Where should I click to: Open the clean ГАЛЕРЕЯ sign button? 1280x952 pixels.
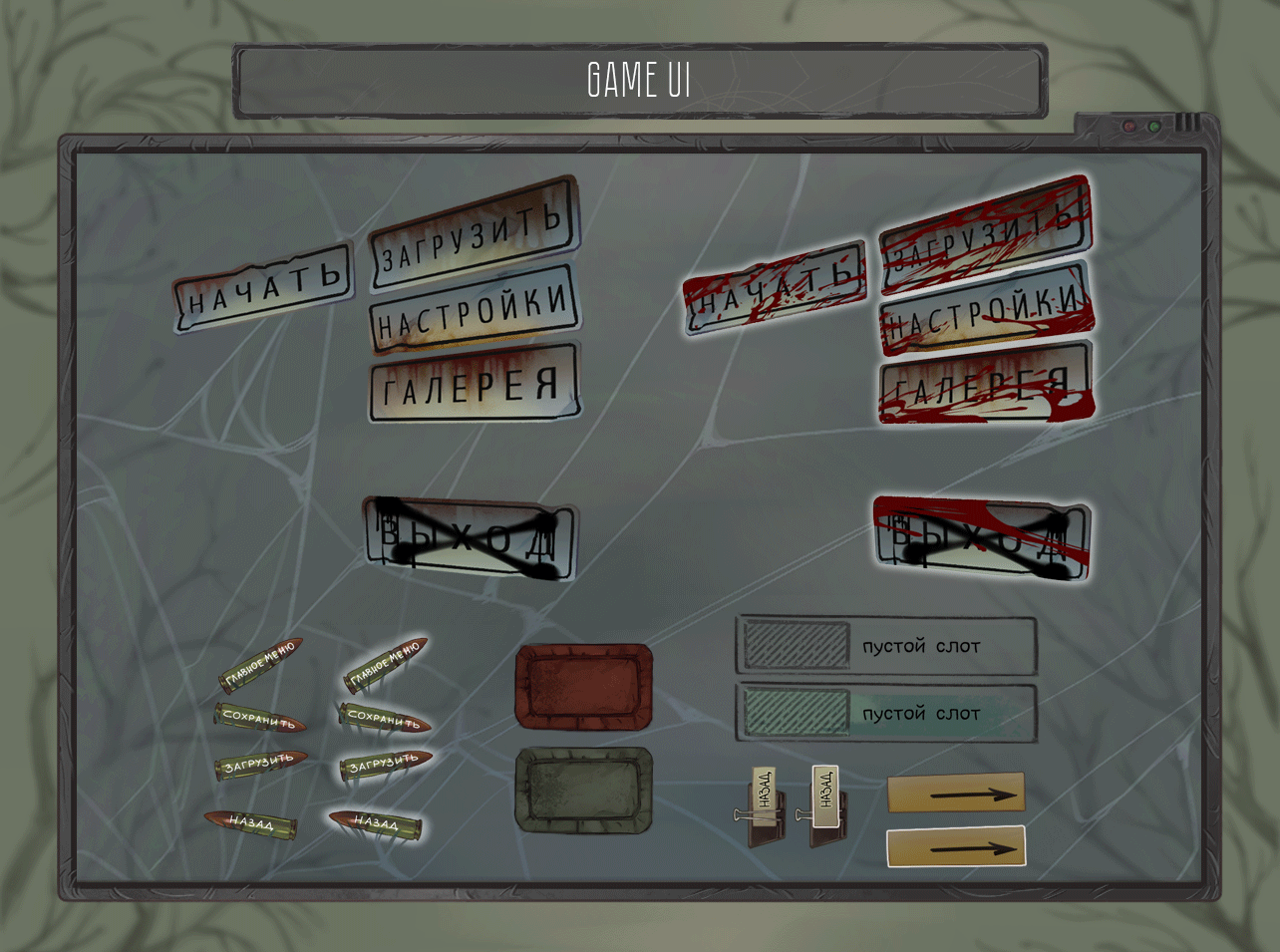pyautogui.click(x=474, y=384)
